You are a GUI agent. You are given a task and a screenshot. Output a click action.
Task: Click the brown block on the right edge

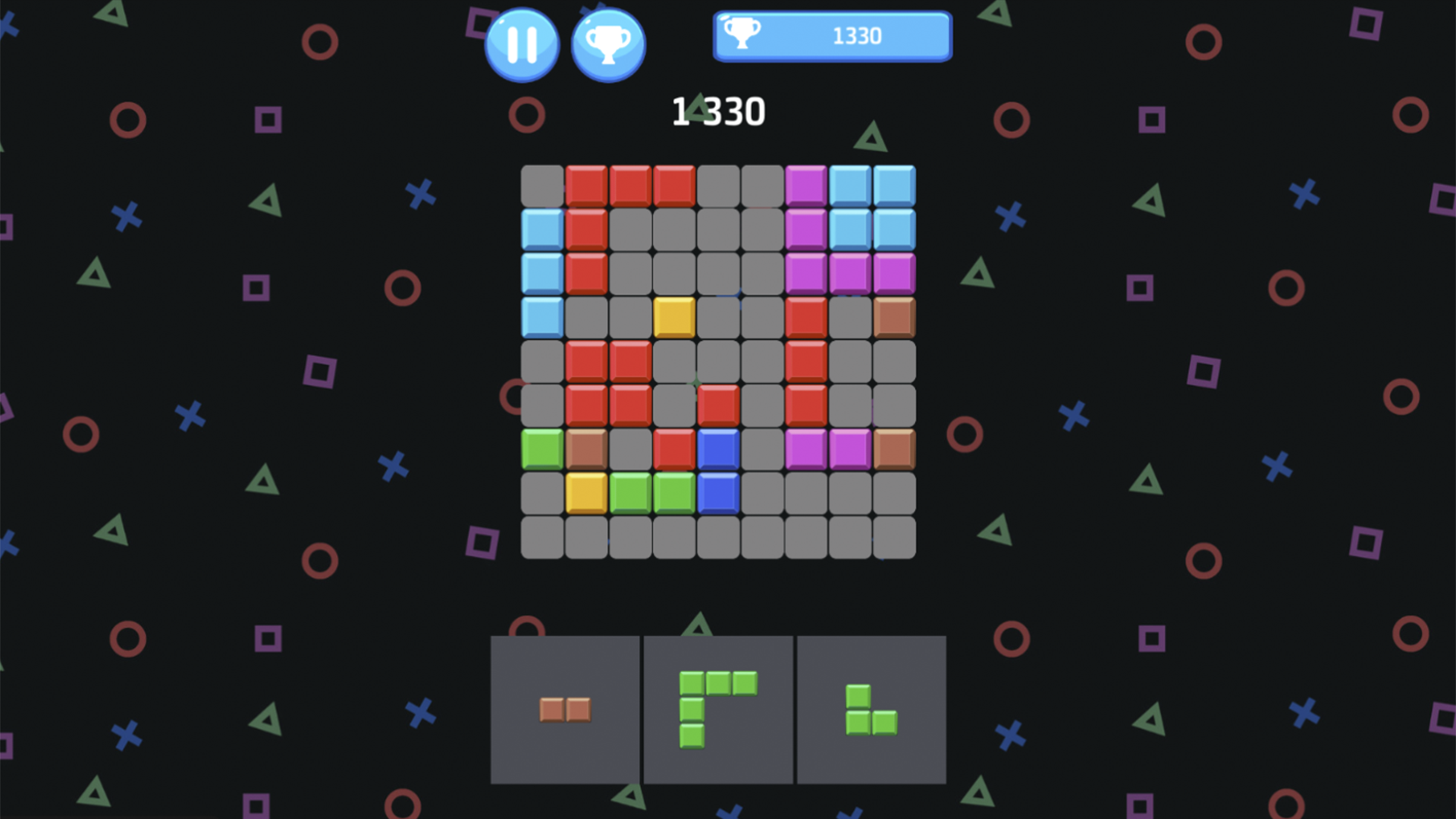coord(893,318)
